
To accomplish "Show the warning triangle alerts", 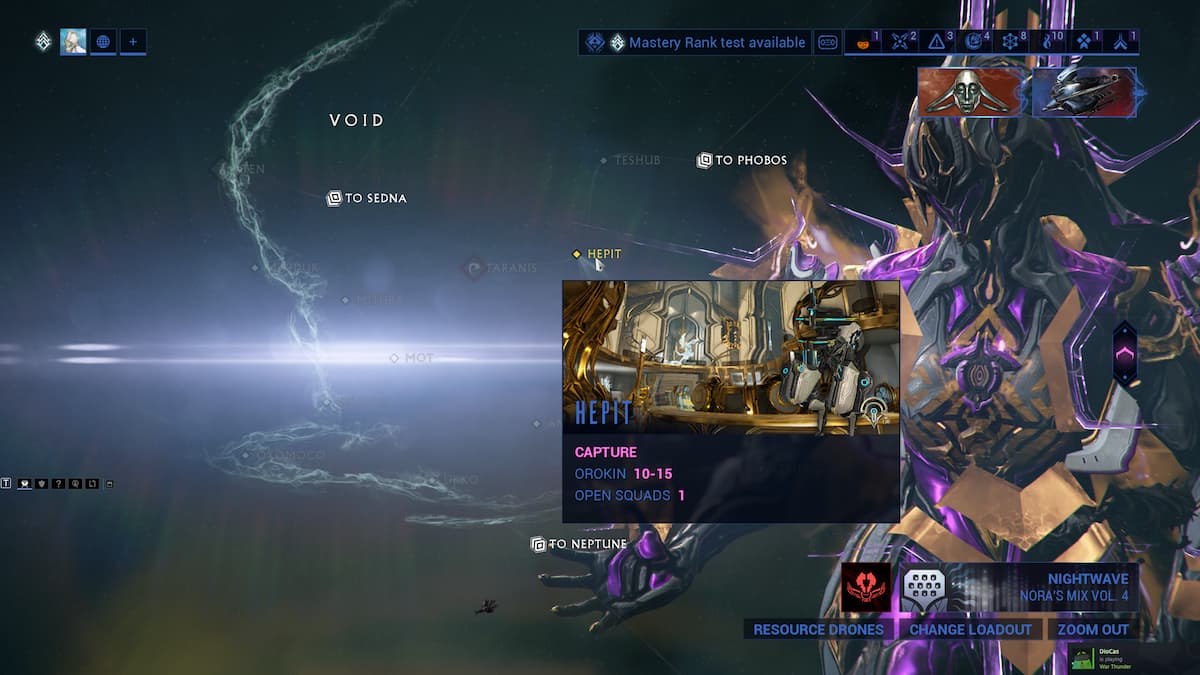I will tap(938, 42).
